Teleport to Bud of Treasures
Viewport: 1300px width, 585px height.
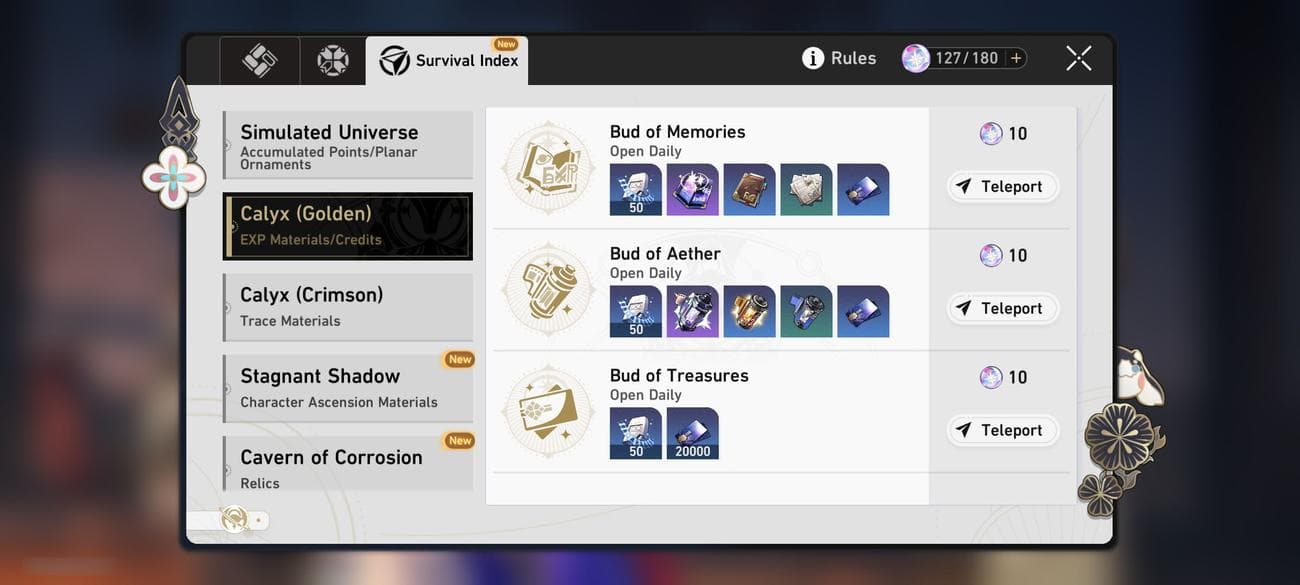1002,430
